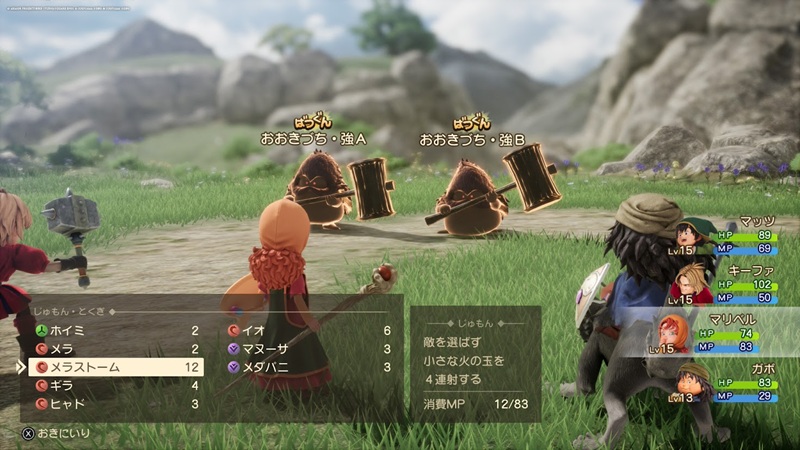This screenshot has height=450, width=800.
Task: Select ガボ's party portrait
Action: coord(686,381)
